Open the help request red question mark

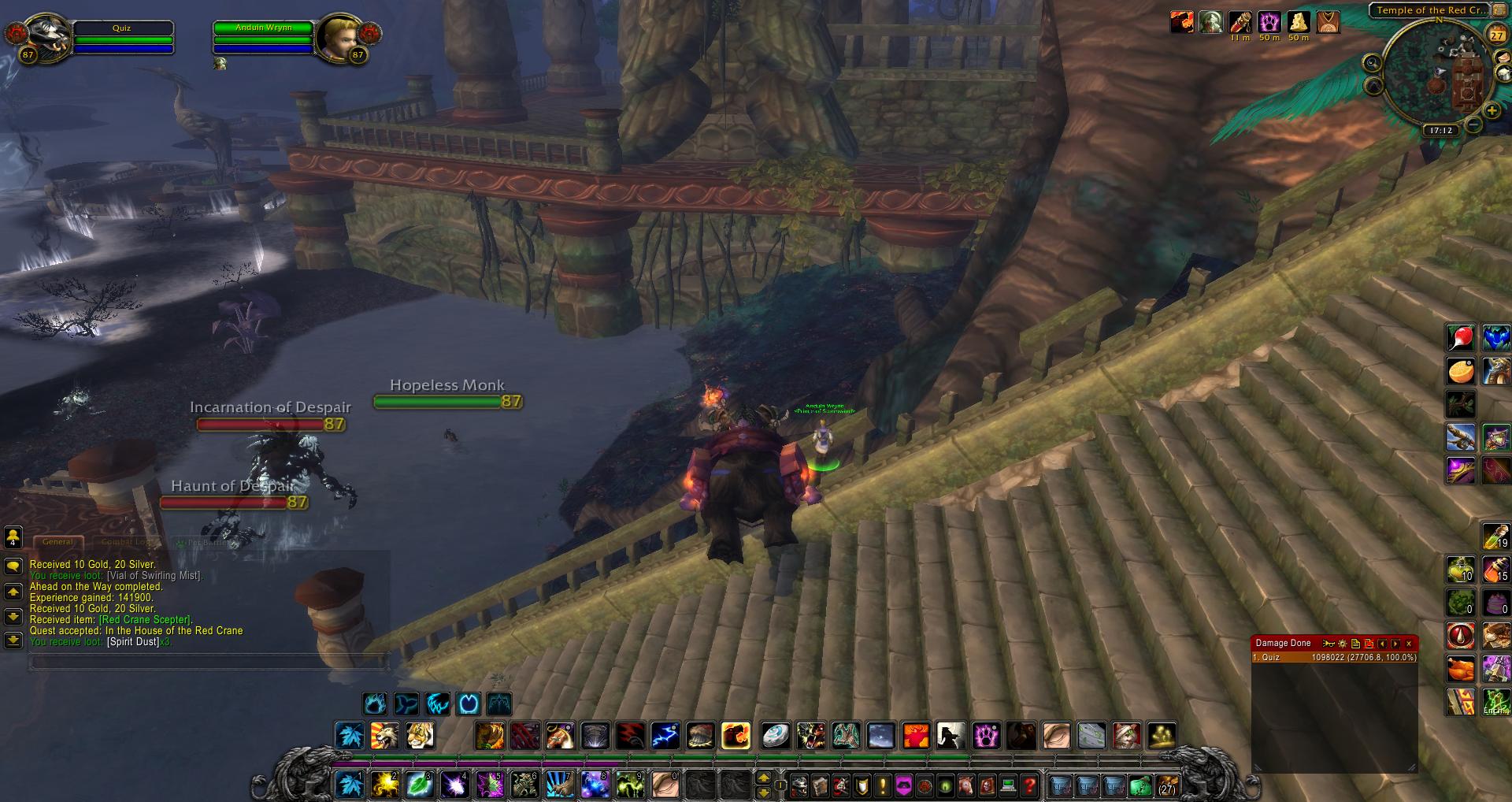(1029, 785)
